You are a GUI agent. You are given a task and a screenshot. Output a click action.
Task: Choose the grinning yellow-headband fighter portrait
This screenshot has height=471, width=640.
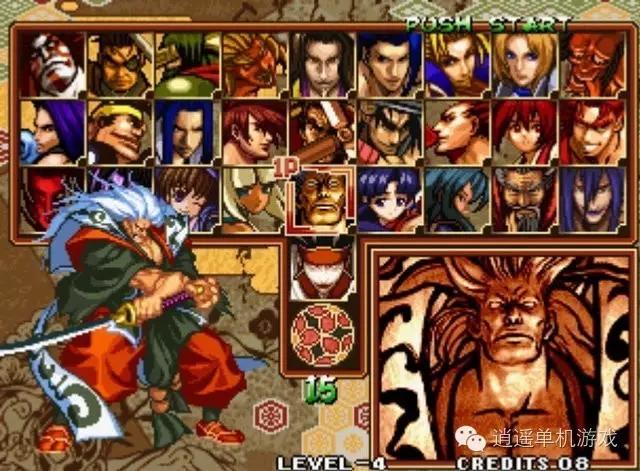[119, 130]
